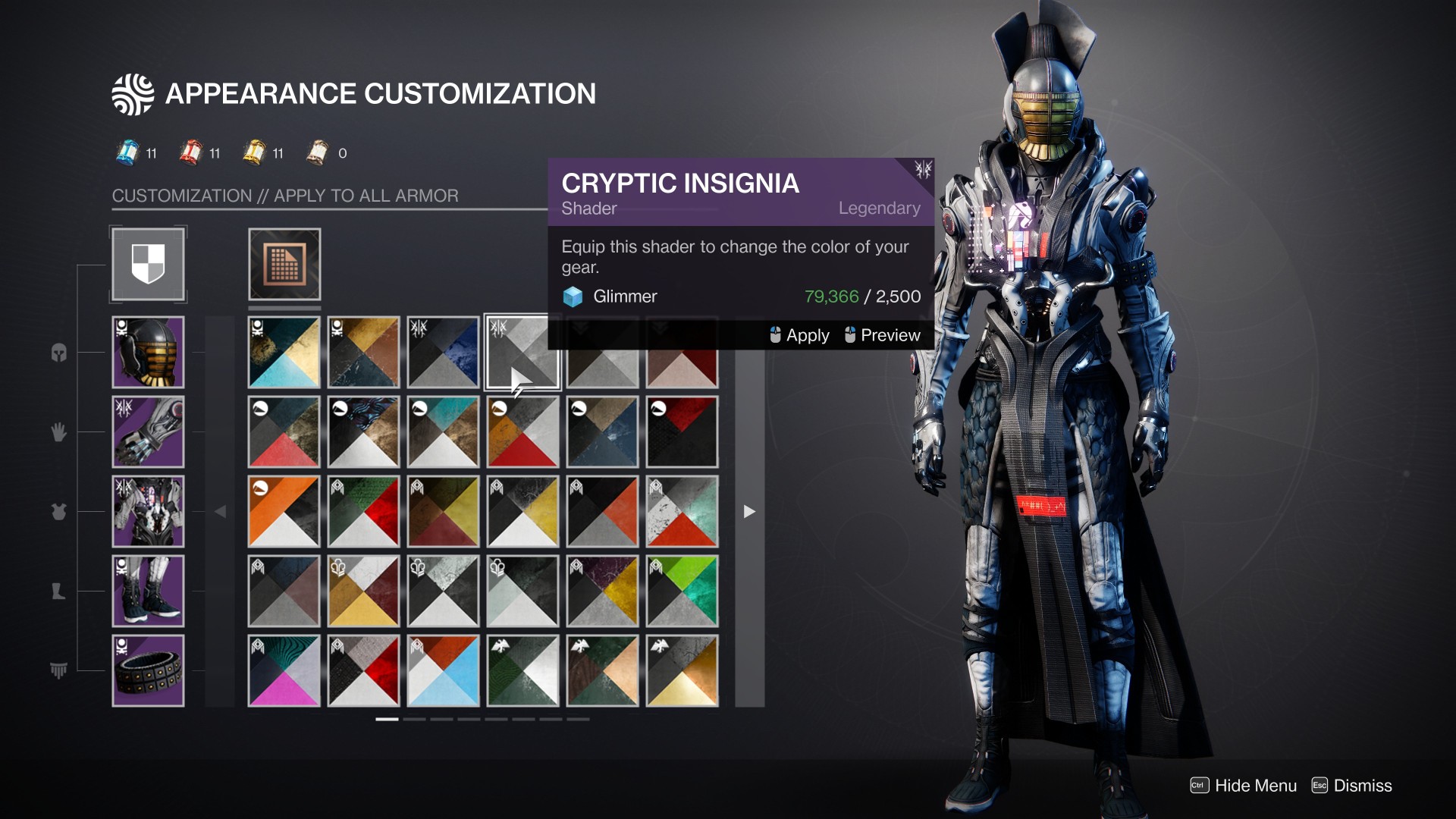Go to next shader page arrow
Screen dimensions: 1456x819
click(x=749, y=512)
